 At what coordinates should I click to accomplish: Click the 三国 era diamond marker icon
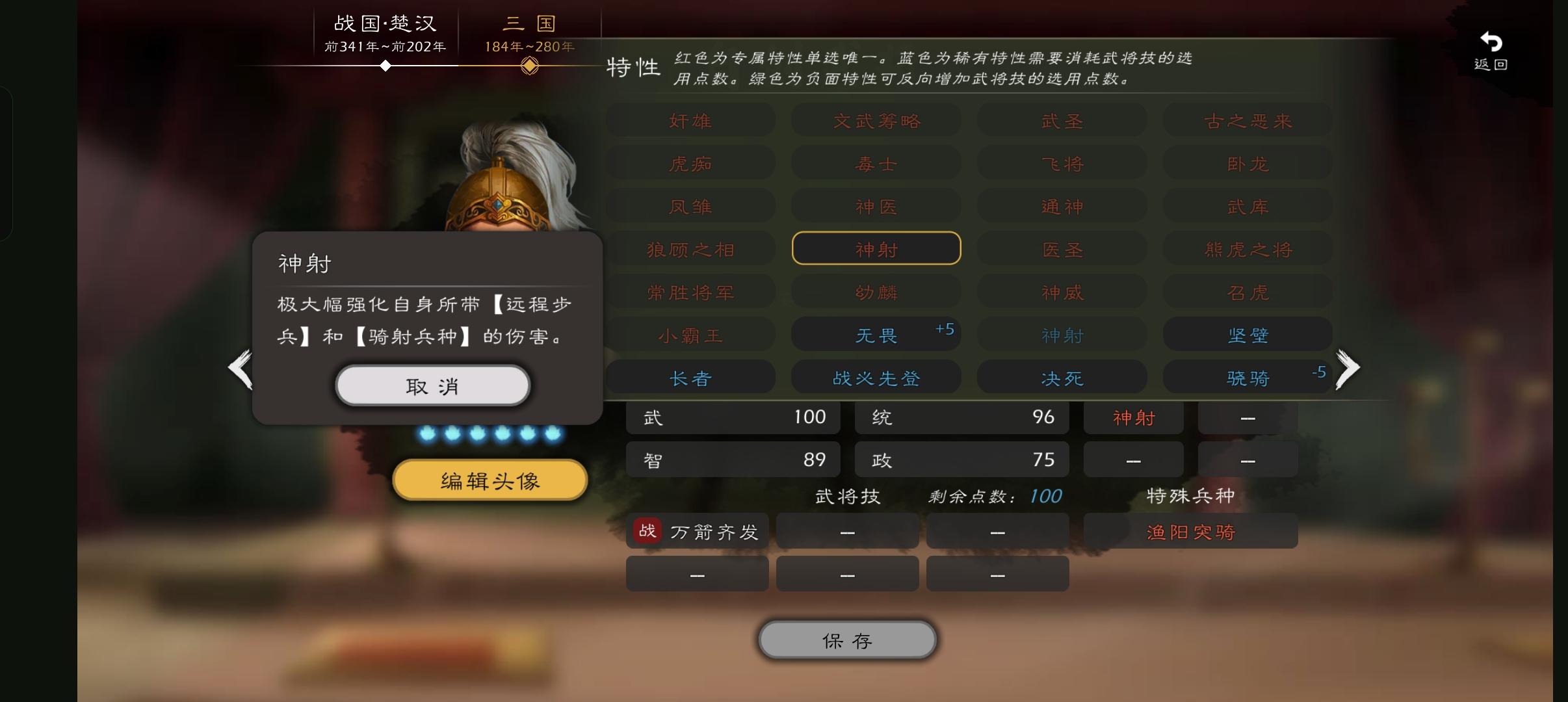pos(530,65)
